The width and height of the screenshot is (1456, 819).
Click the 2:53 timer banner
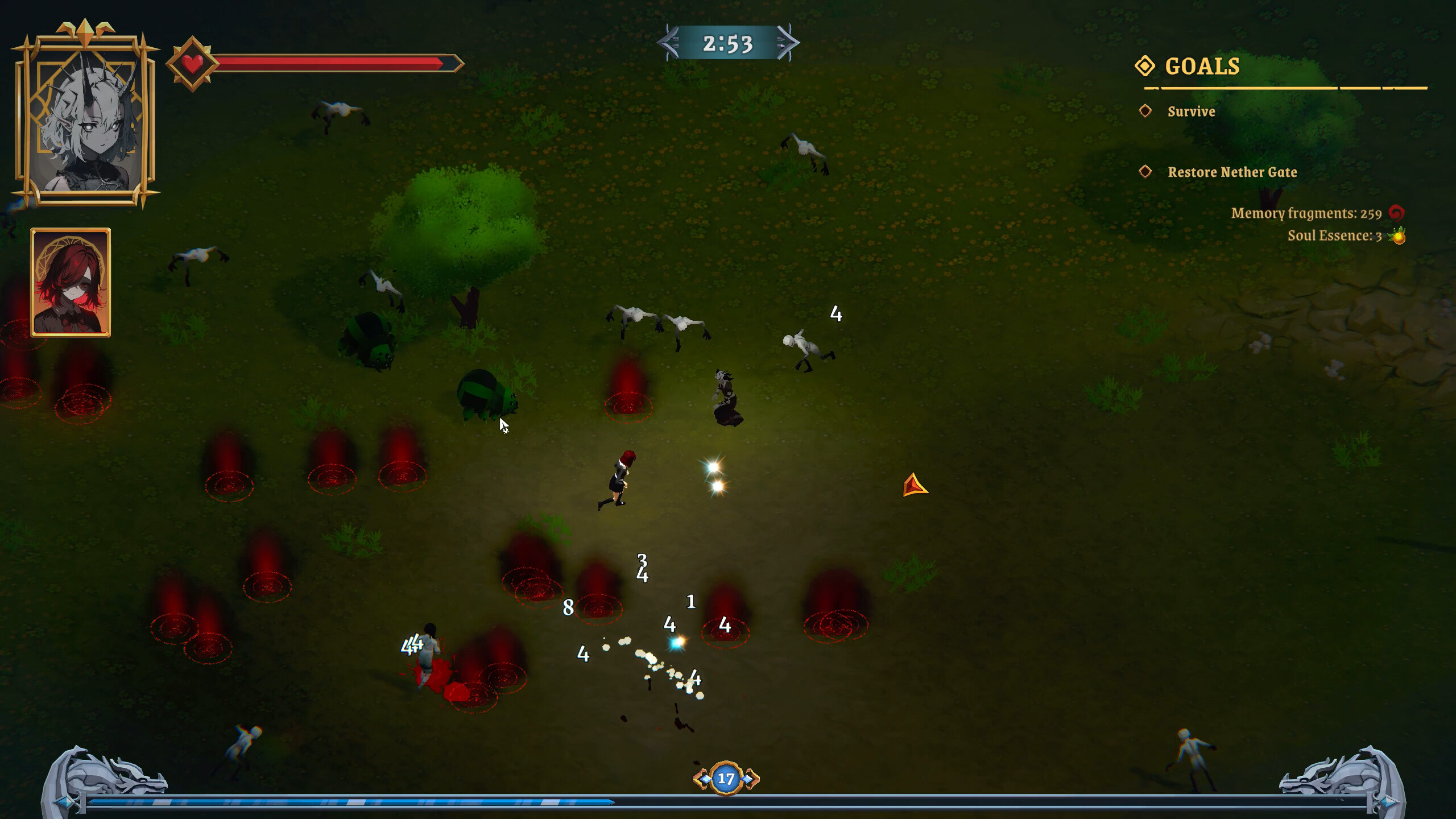[728, 43]
